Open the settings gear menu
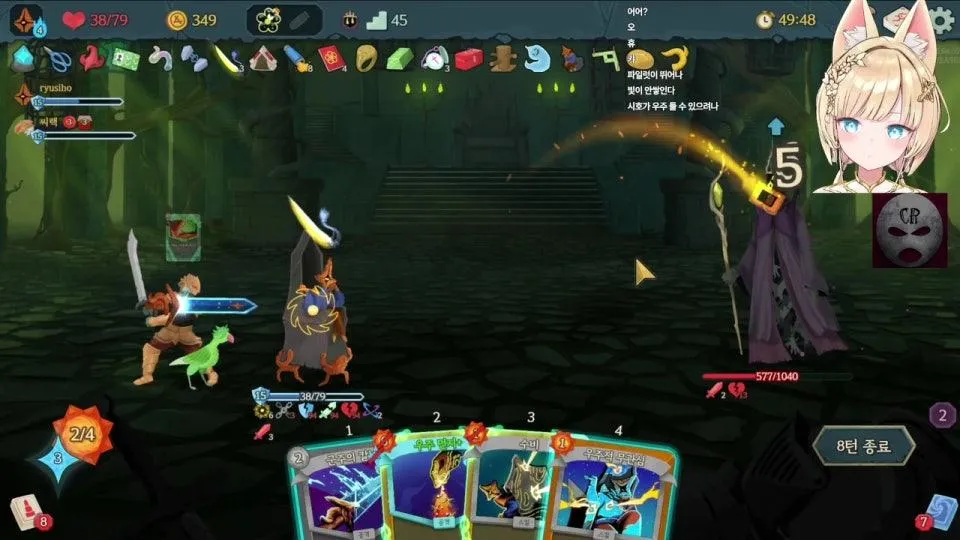Image resolution: width=960 pixels, height=540 pixels. (942, 19)
